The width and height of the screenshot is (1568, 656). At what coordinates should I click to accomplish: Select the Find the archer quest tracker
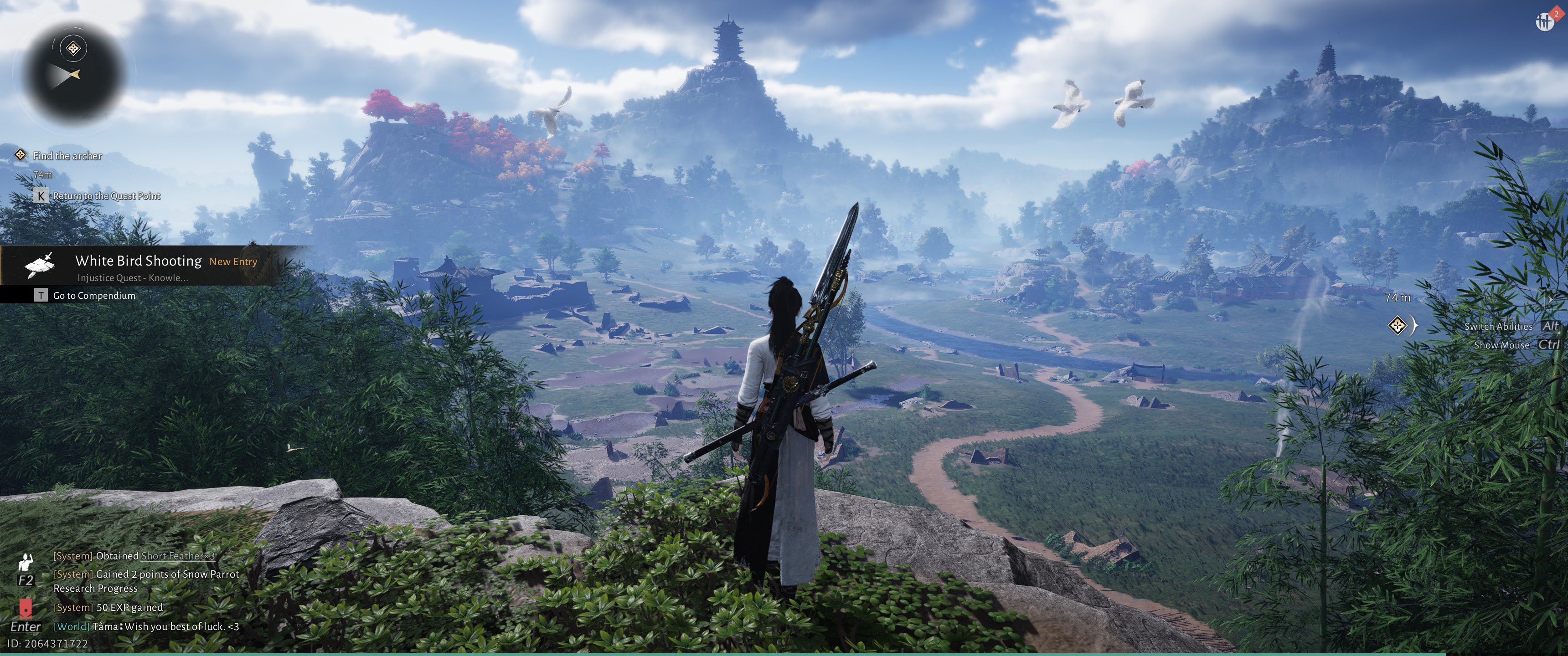(x=67, y=156)
